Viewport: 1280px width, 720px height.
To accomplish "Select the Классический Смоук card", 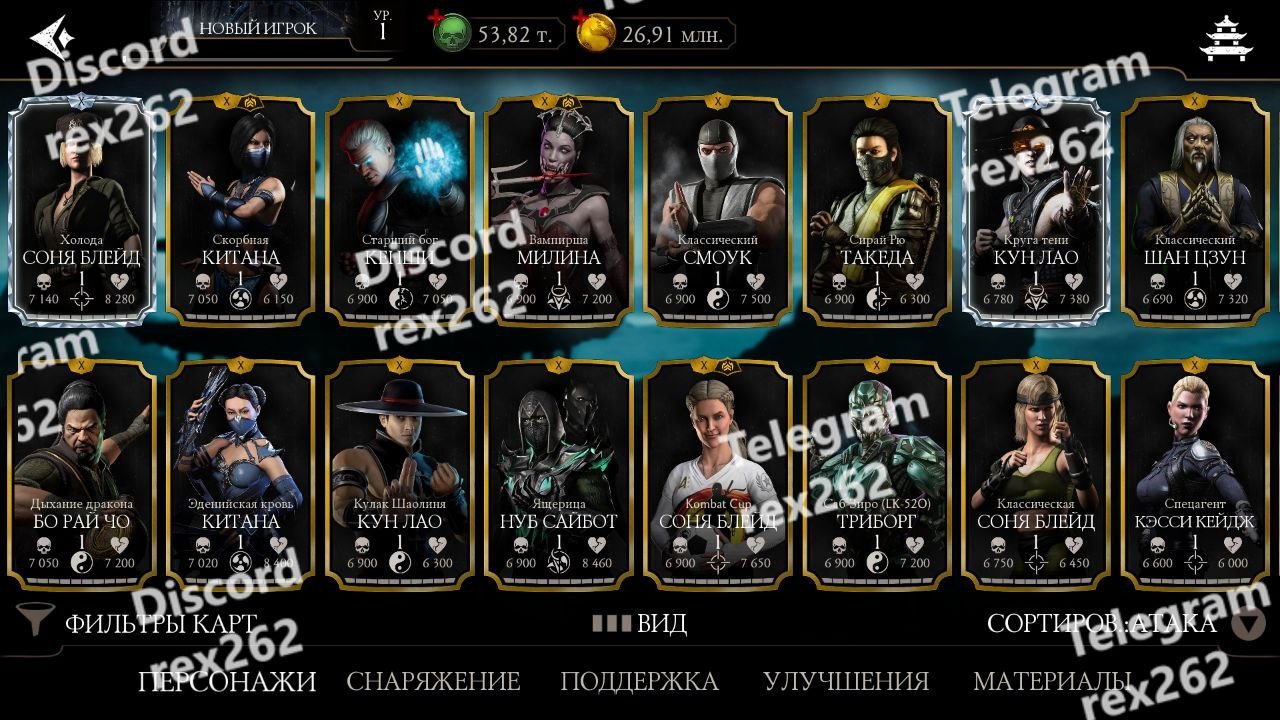I will [x=718, y=210].
